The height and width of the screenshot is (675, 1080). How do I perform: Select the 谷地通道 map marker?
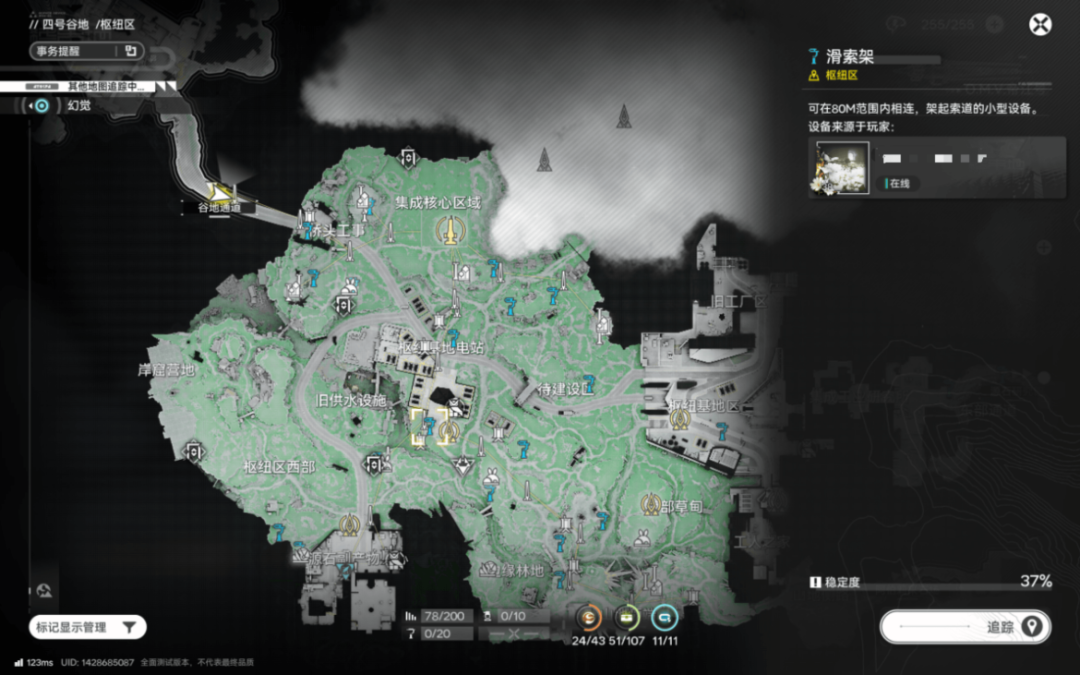click(221, 191)
